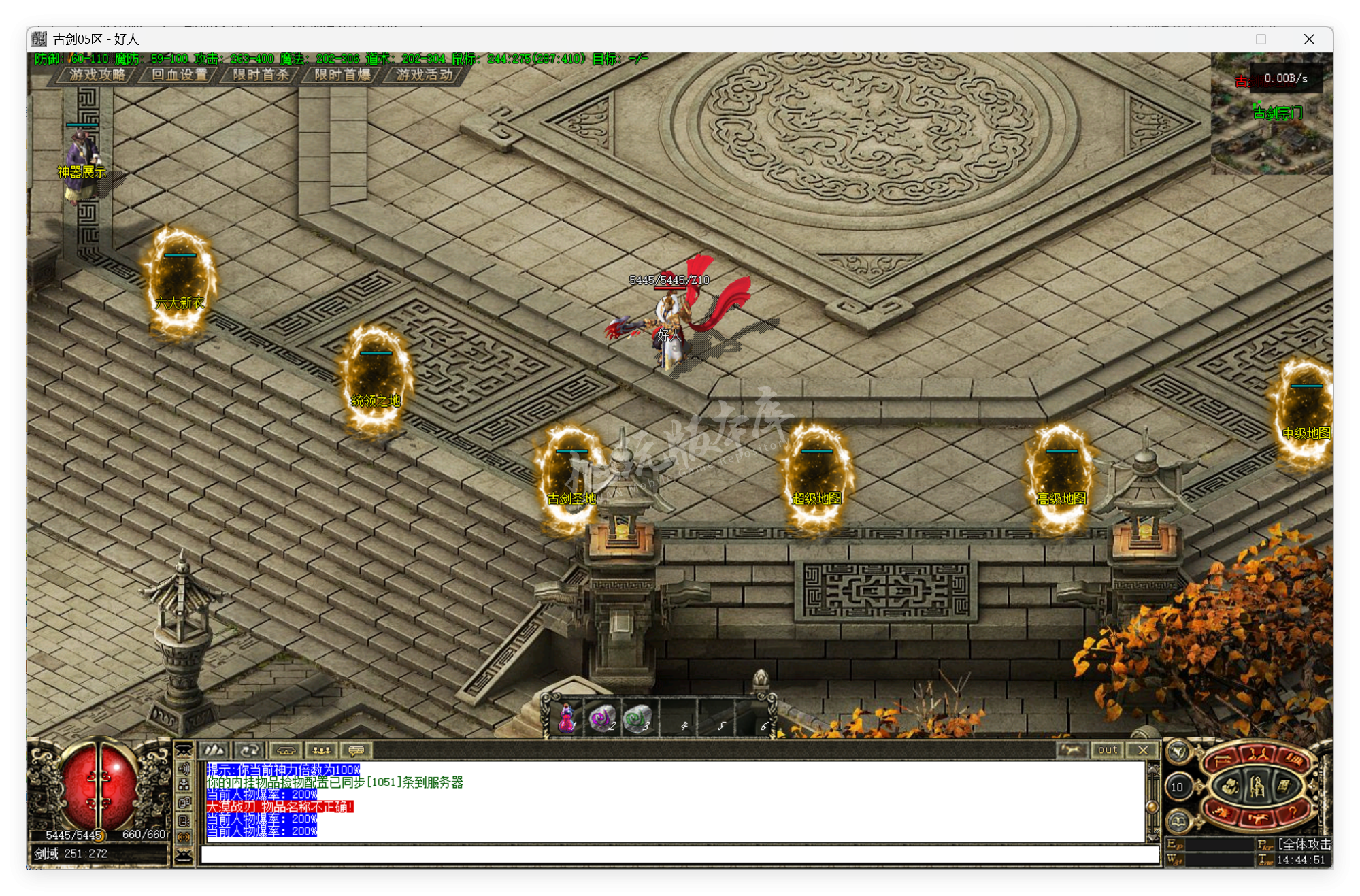
Task: Click the glowing sound toggle on chat sidebar
Action: pyautogui.click(x=185, y=837)
